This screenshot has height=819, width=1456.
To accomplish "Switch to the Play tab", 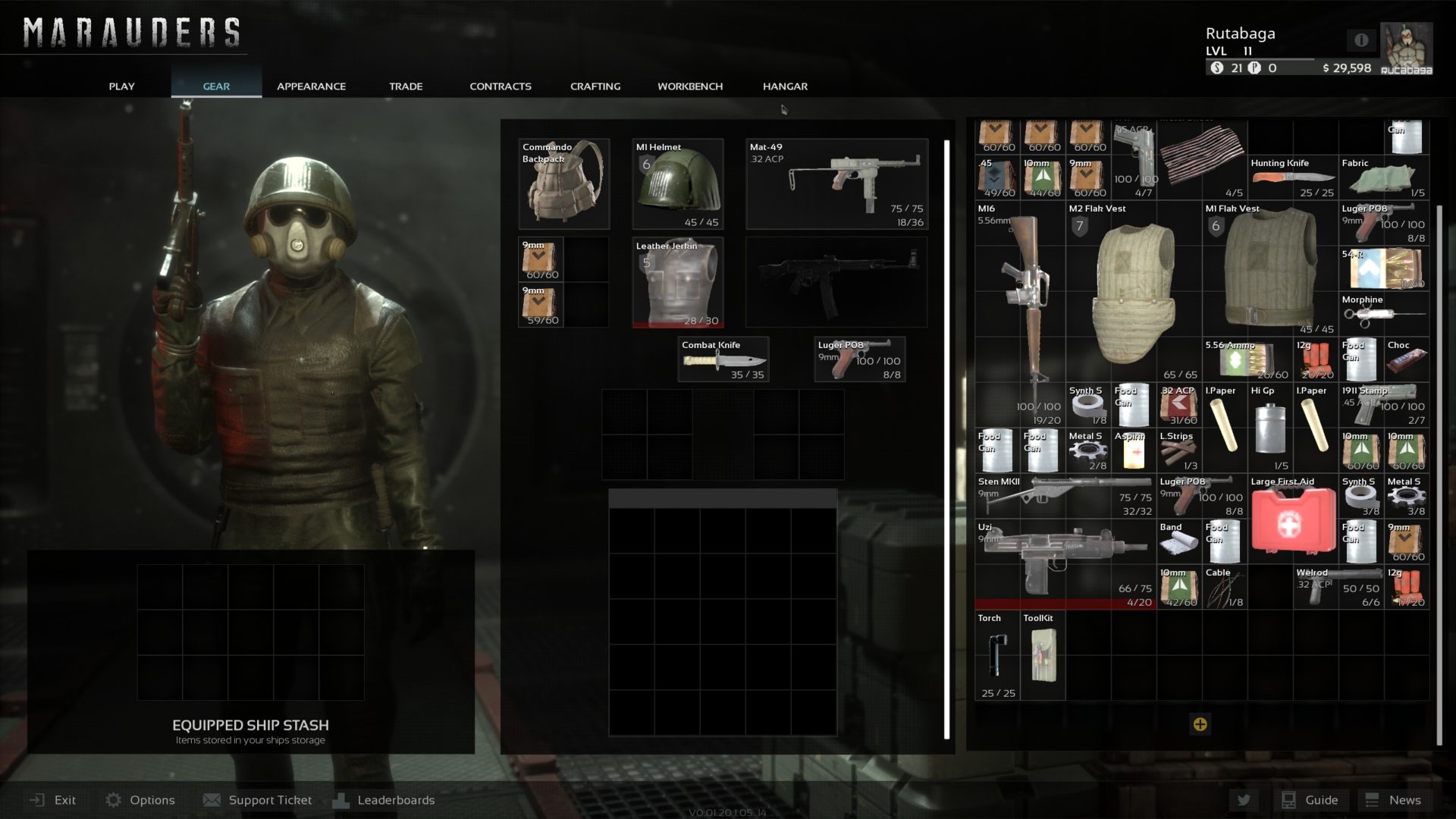I will pos(121,86).
